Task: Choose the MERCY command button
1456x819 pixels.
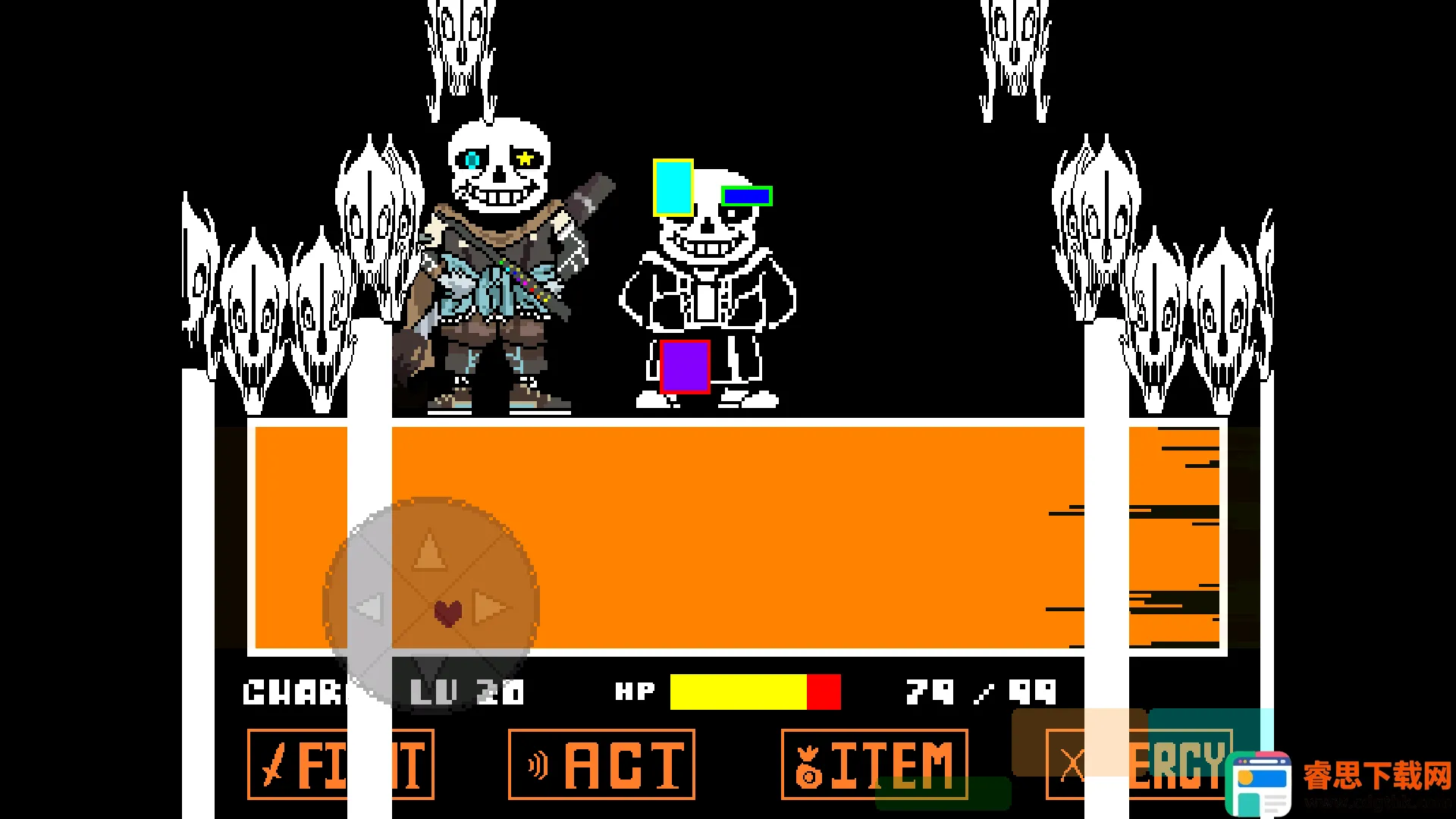Action: point(1137,764)
